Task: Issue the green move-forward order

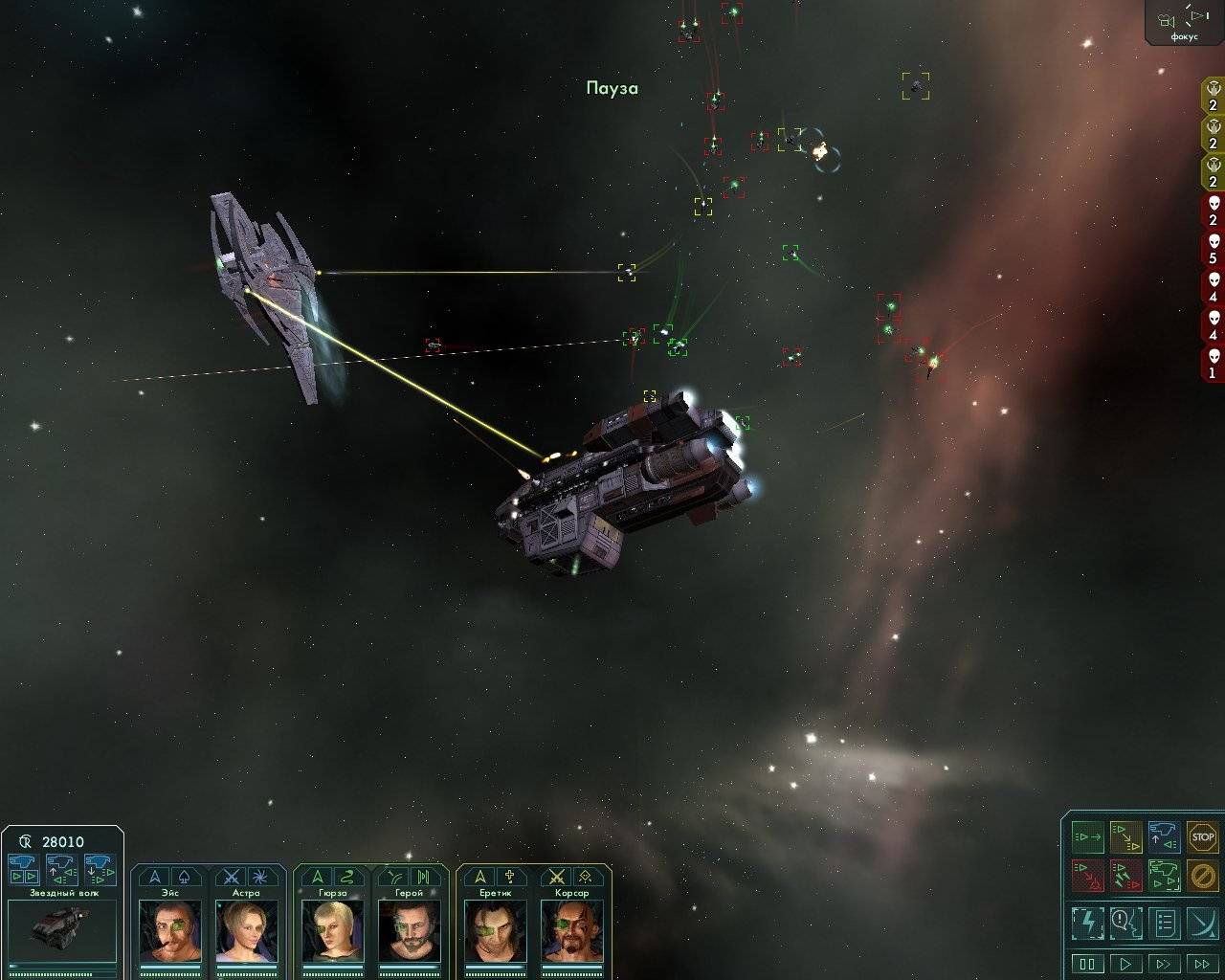Action: coord(1087,836)
